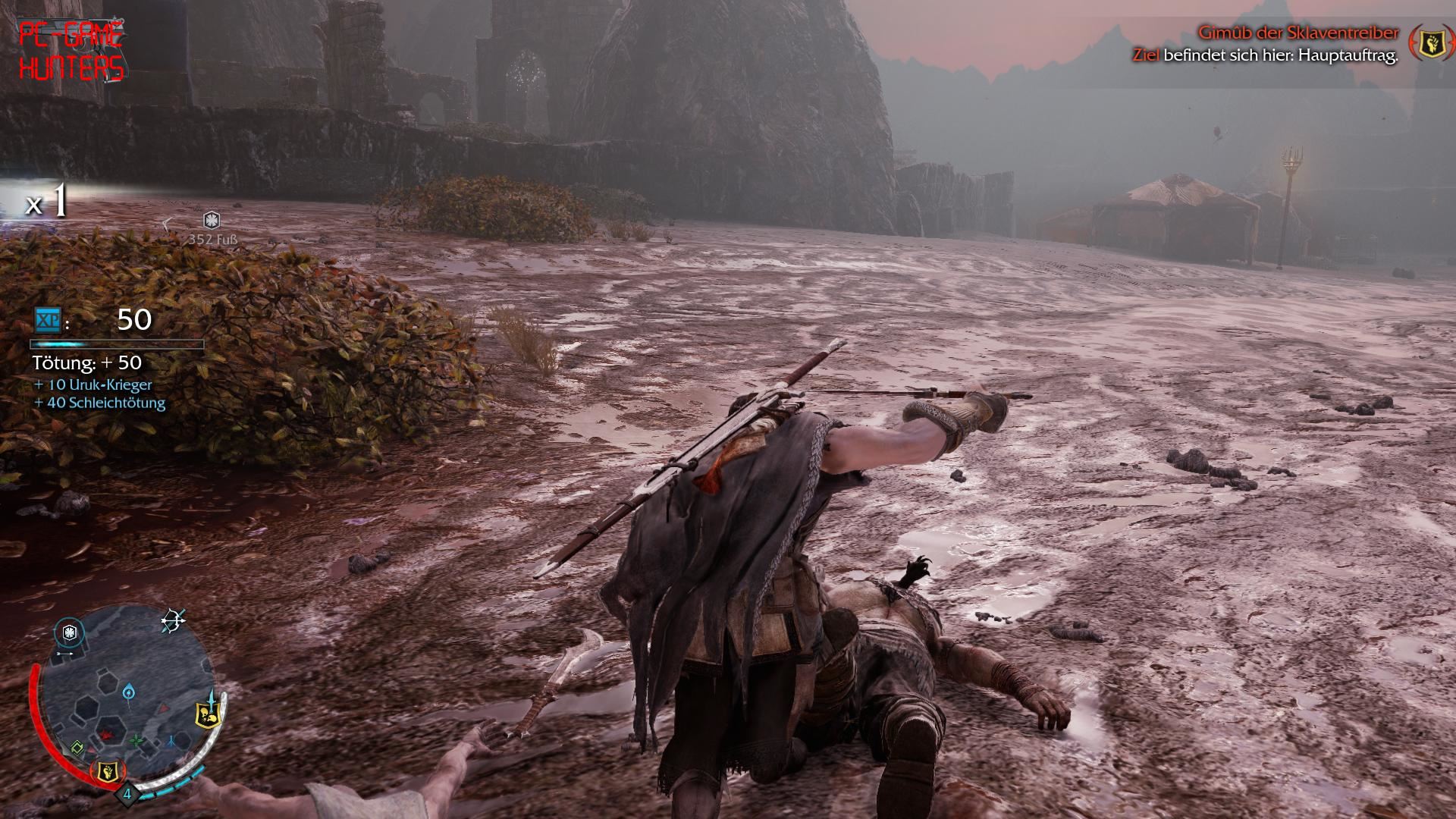Click the PC-Game Hunters watermark logo
1456x819 pixels.
click(x=71, y=52)
